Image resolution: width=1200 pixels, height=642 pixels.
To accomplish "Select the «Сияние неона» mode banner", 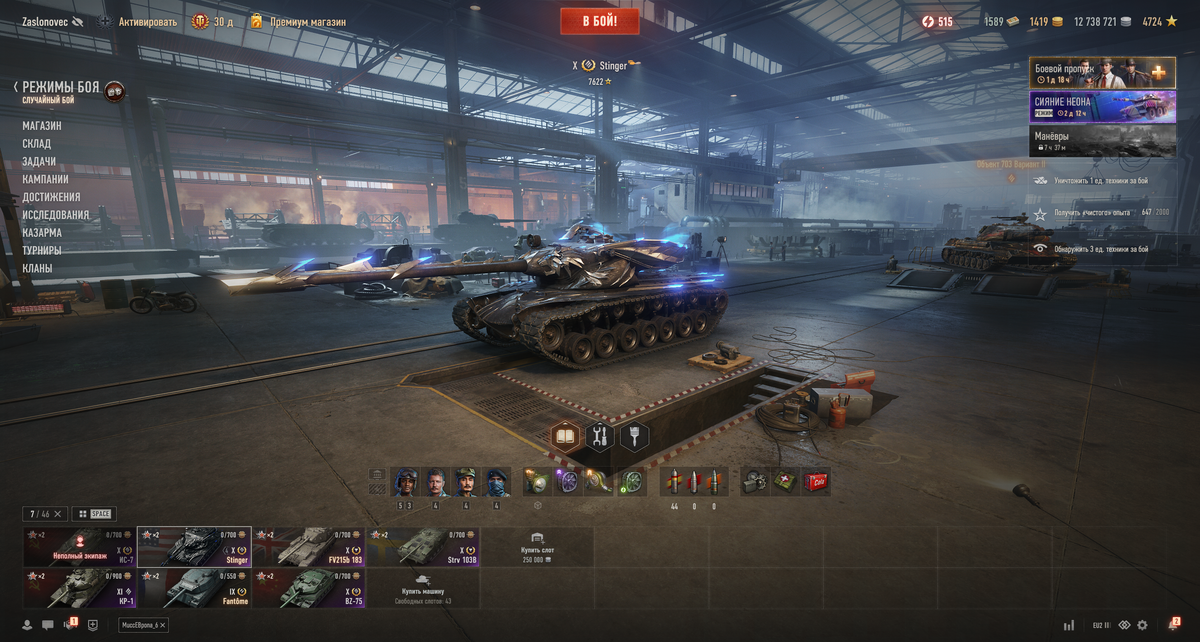I will click(x=1102, y=107).
